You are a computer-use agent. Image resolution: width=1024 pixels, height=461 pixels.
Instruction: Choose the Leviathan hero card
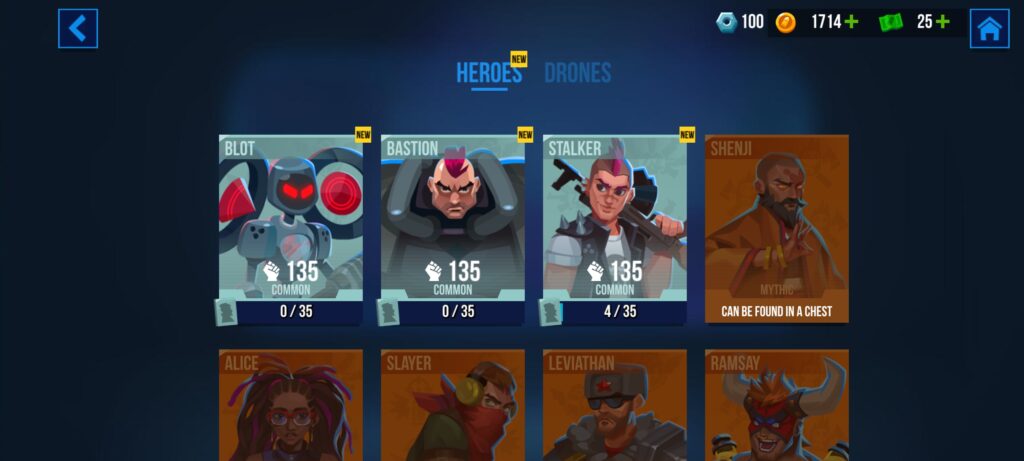[615, 405]
